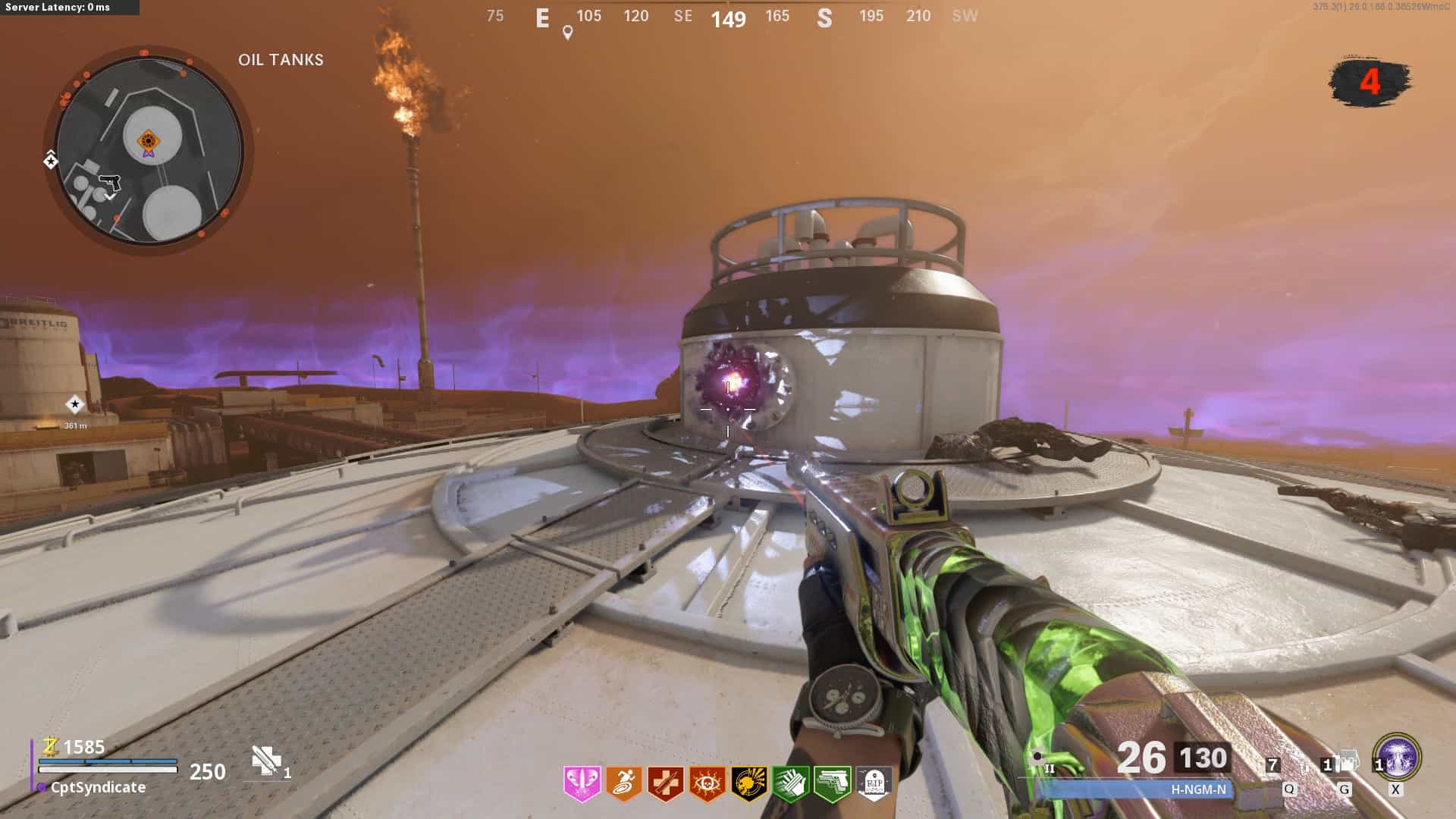The width and height of the screenshot is (1456, 819).
Task: Select the orange objective marker on minimap
Action: click(148, 141)
